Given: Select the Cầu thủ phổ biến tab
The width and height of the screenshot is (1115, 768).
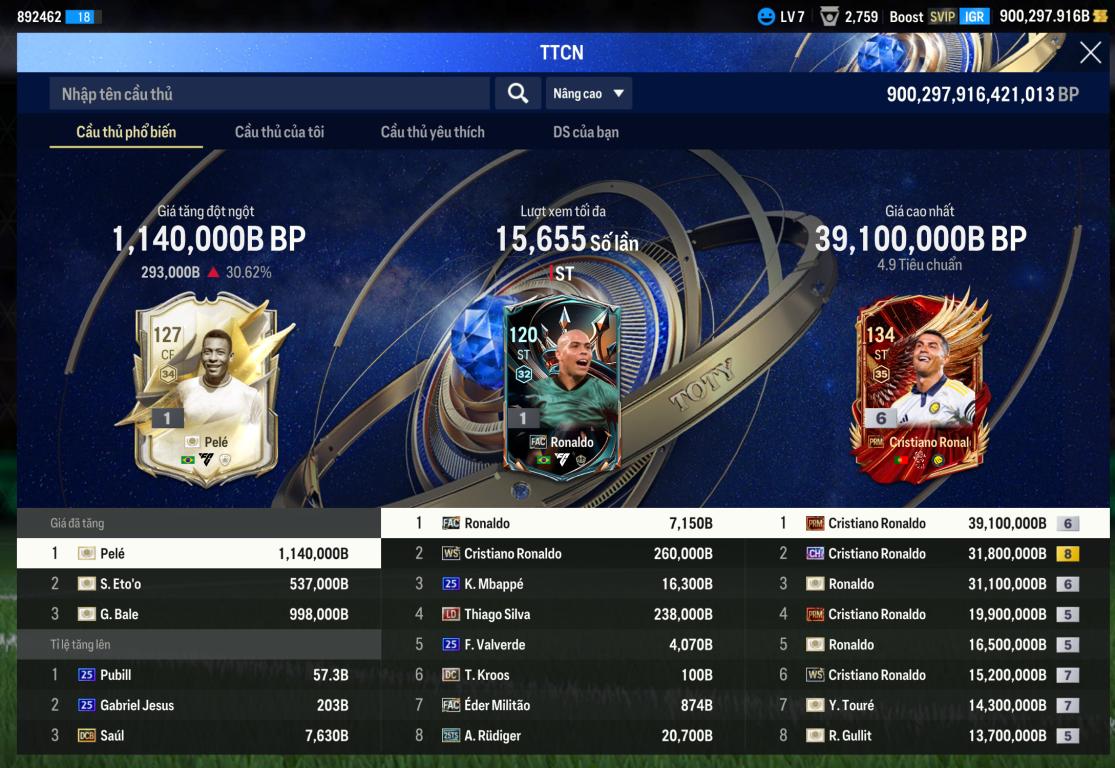Looking at the screenshot, I should coord(126,132).
